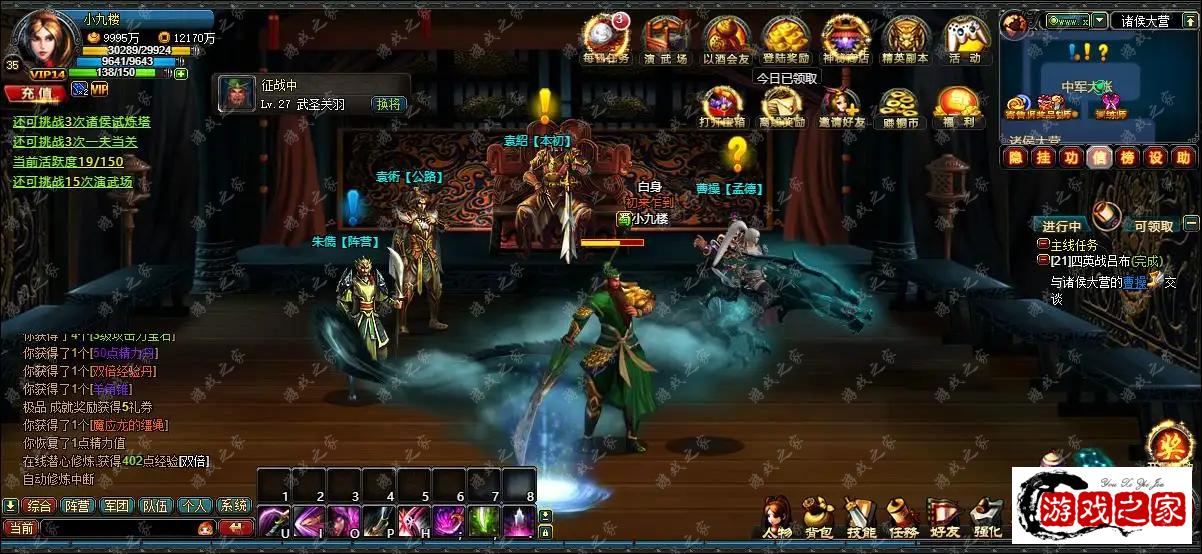Viewport: 1202px width, 554px height.
Task: Open the 还可挑战3次诸侯试炼塔 link
Action: point(82,122)
